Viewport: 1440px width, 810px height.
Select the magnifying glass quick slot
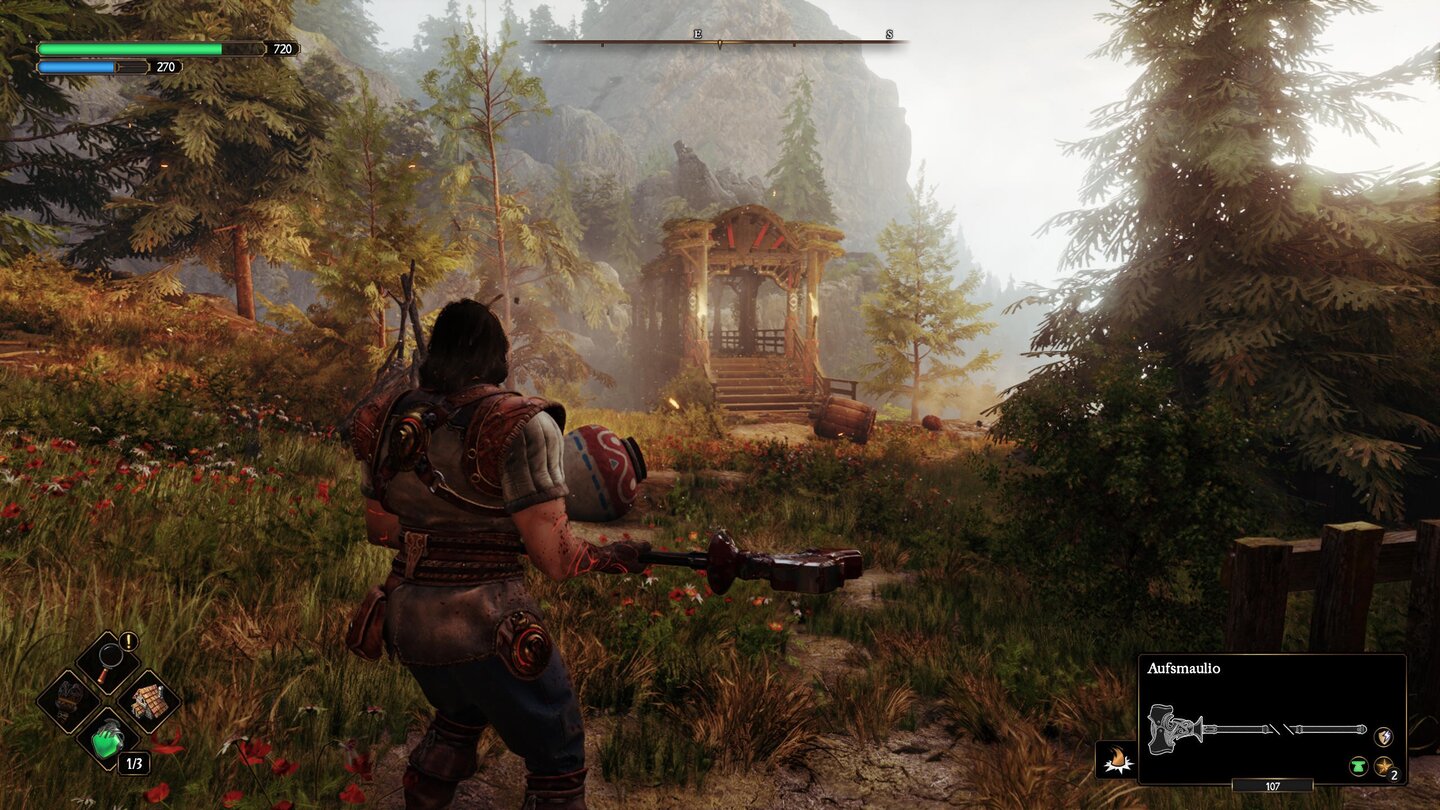coord(108,661)
